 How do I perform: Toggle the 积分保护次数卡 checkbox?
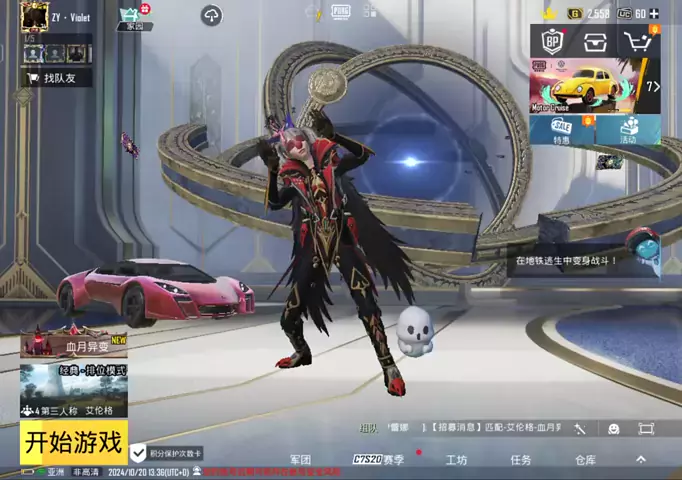click(x=139, y=453)
